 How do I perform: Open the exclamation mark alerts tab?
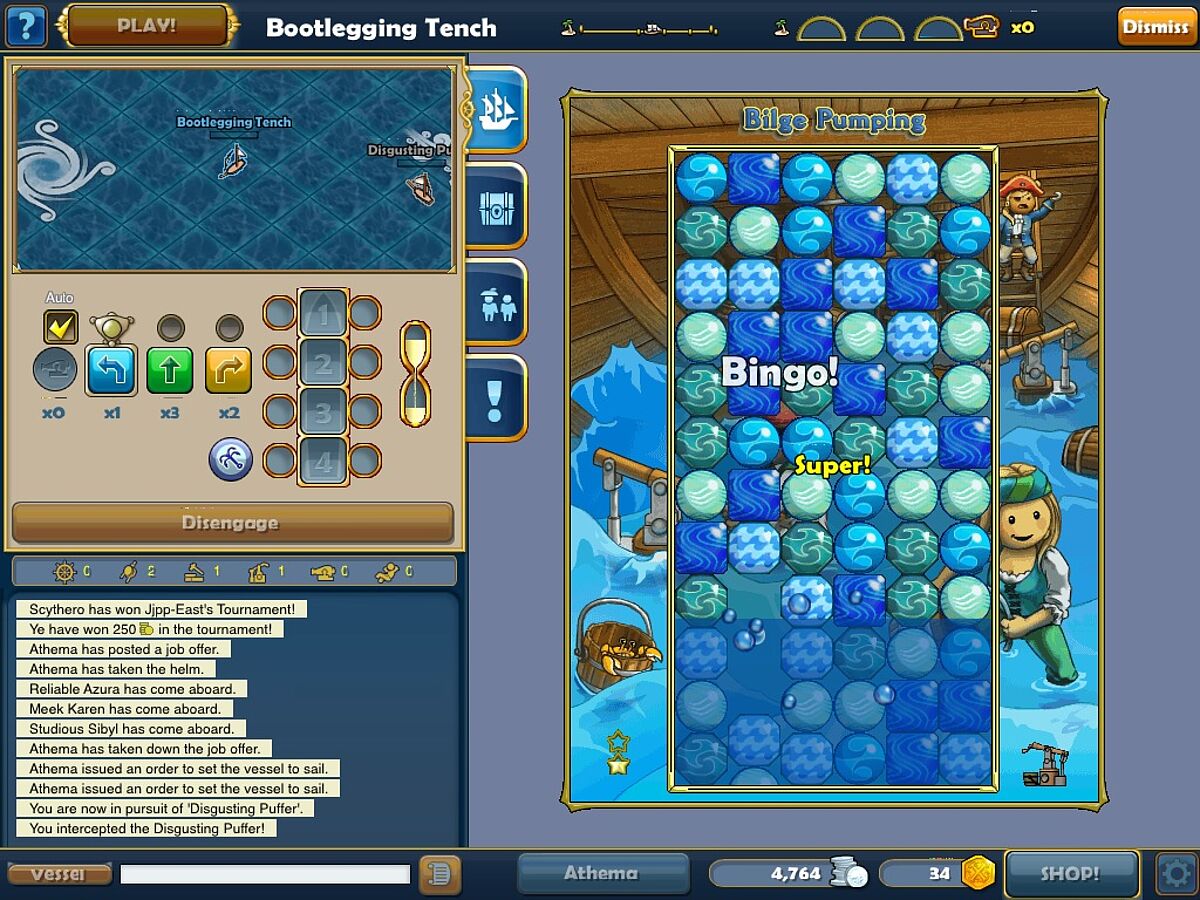coord(496,399)
